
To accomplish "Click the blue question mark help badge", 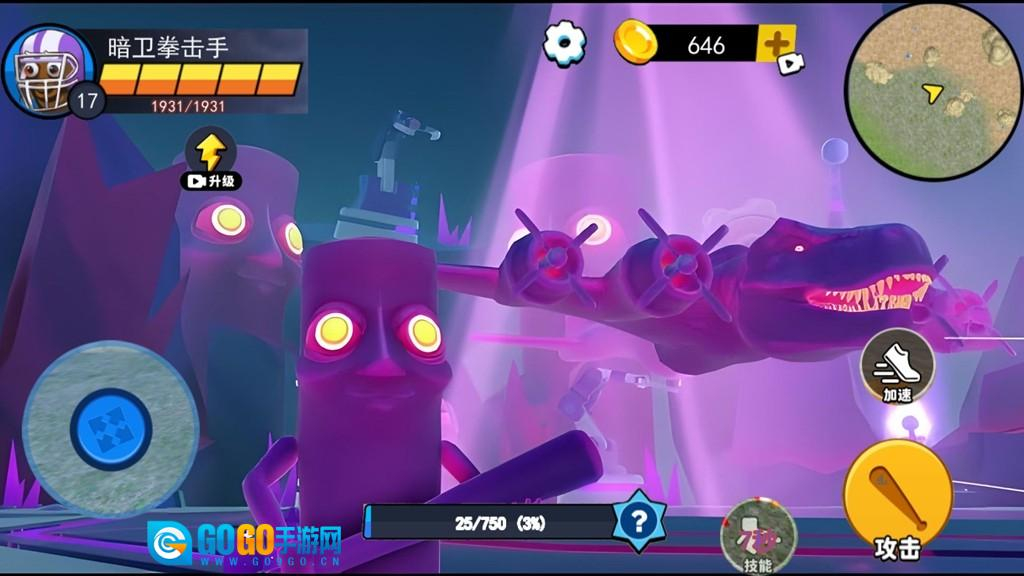I will tap(639, 520).
